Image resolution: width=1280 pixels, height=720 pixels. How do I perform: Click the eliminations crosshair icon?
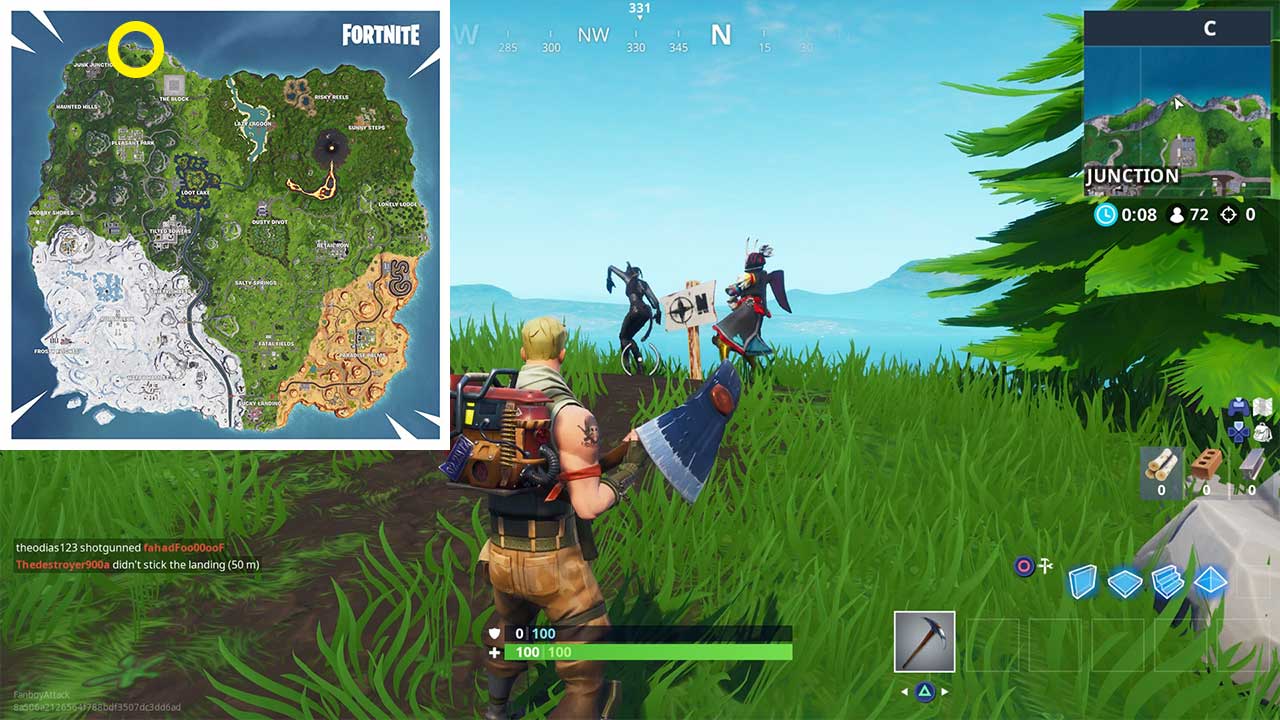[x=1227, y=214]
